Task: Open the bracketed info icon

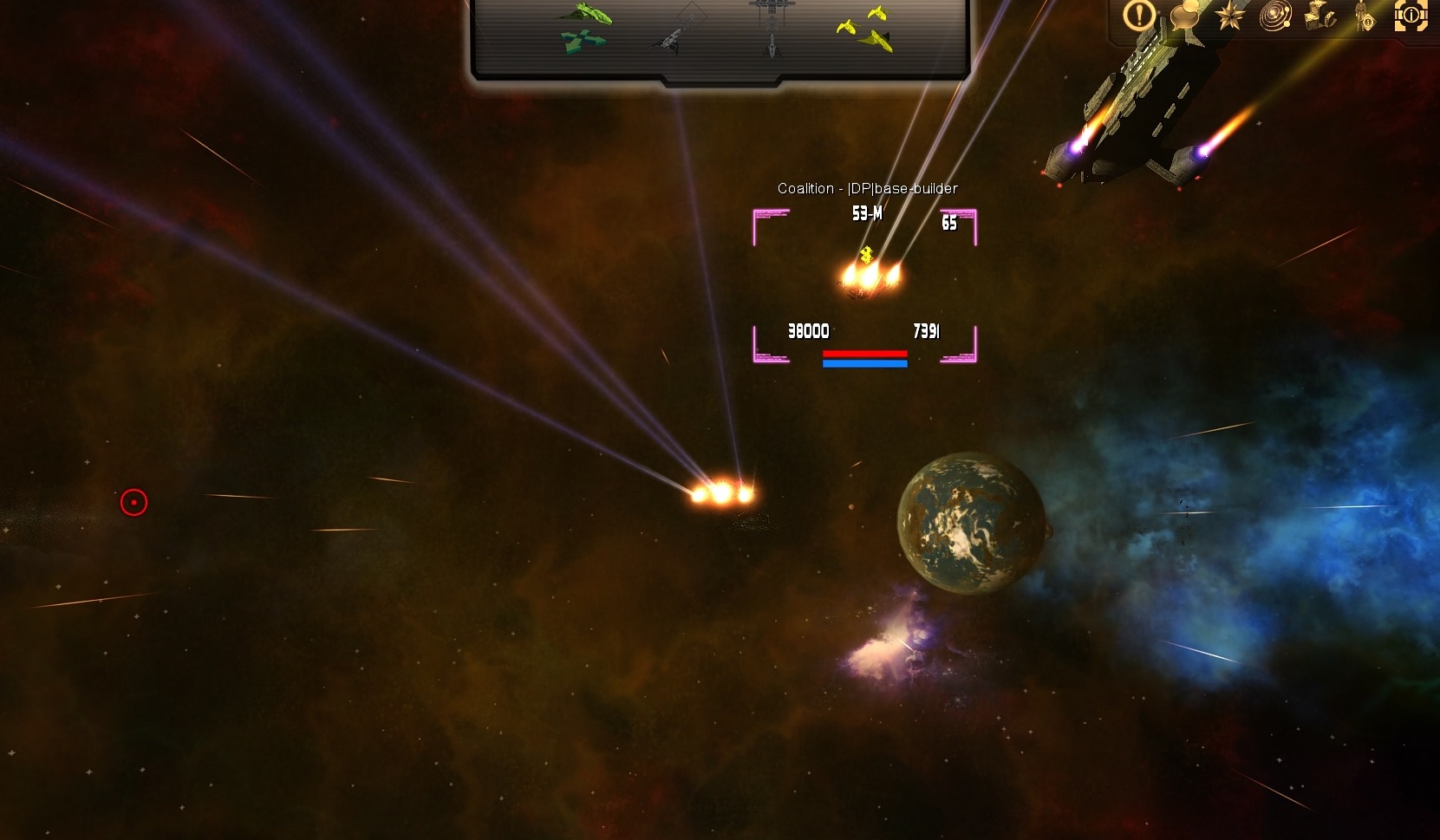Action: click(1411, 16)
